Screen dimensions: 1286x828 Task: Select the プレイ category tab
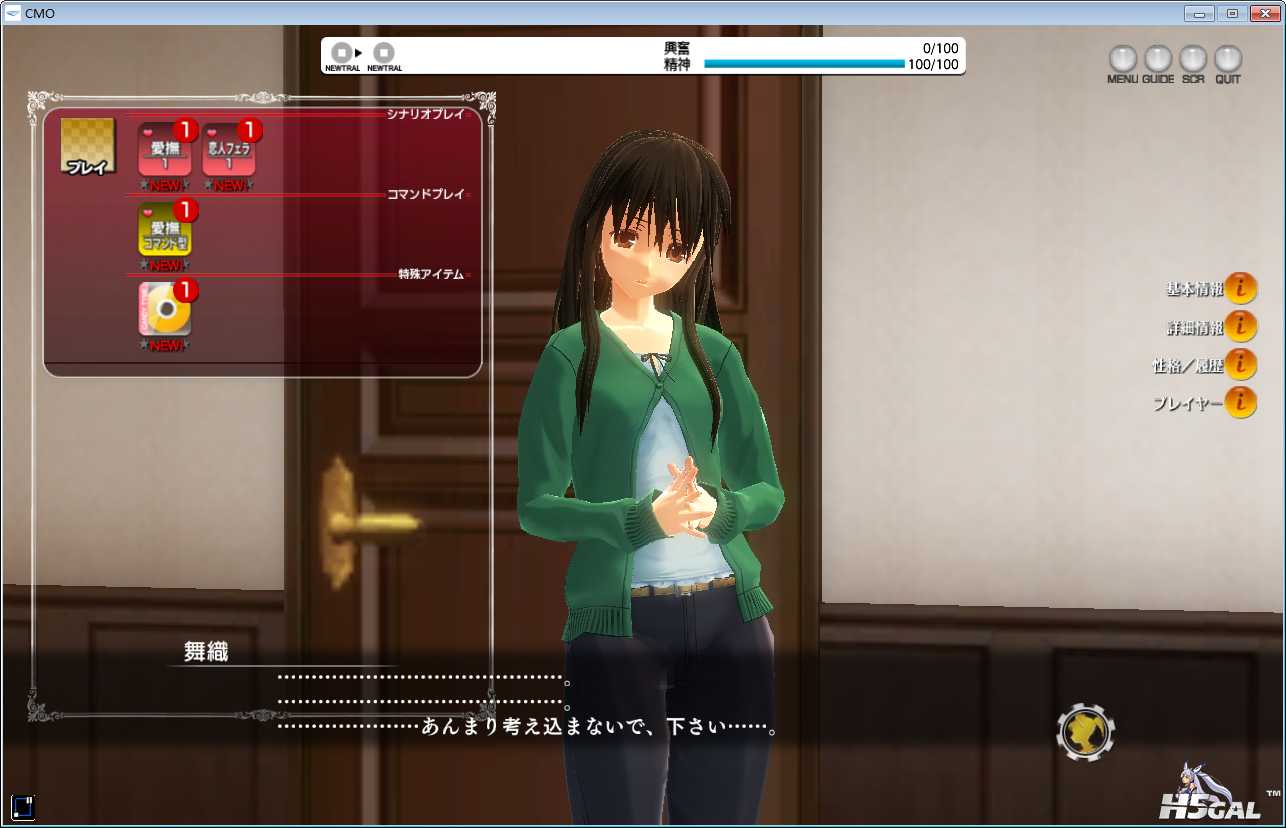coord(87,147)
